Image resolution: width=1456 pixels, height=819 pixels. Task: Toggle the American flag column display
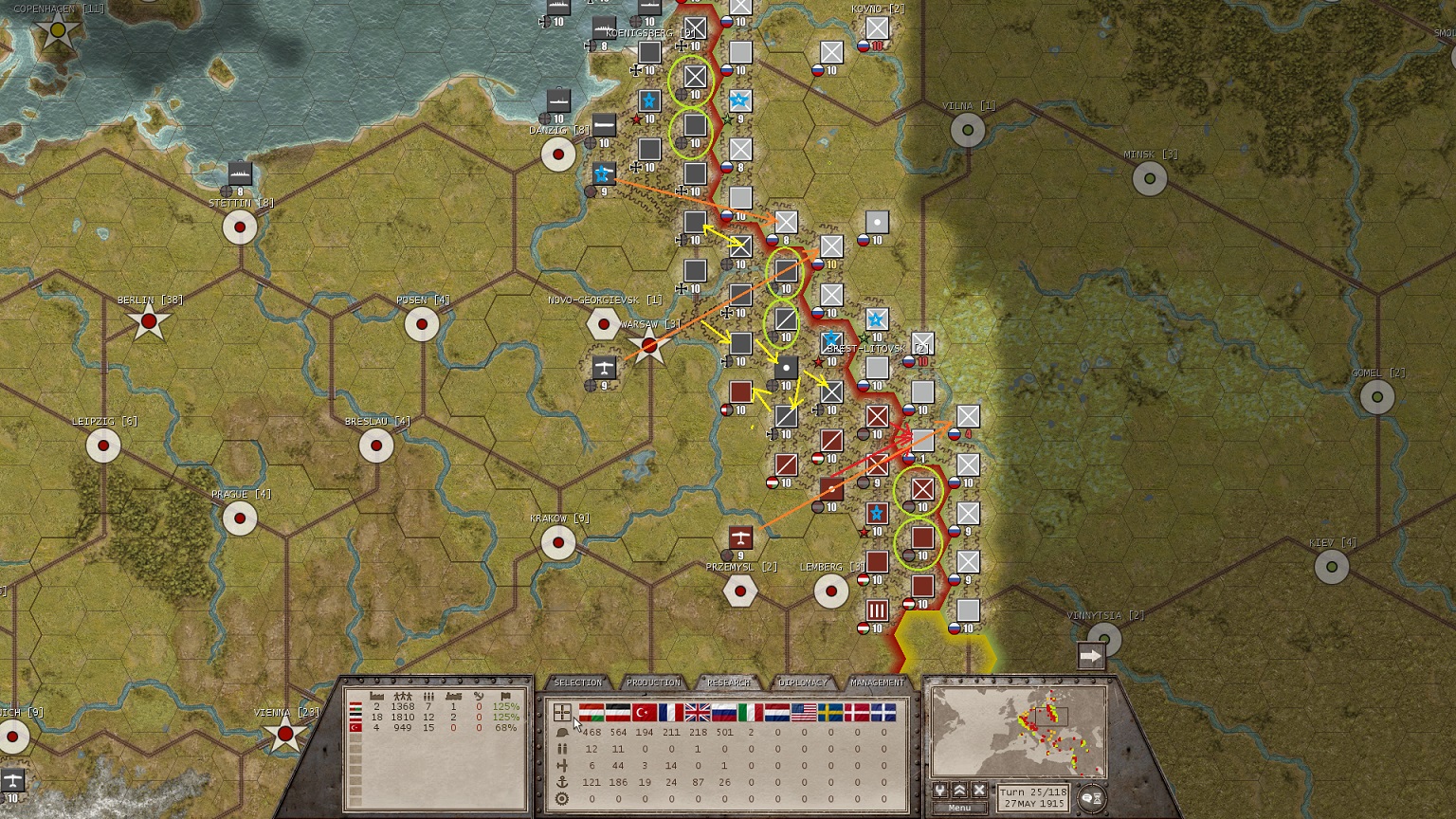click(x=803, y=711)
